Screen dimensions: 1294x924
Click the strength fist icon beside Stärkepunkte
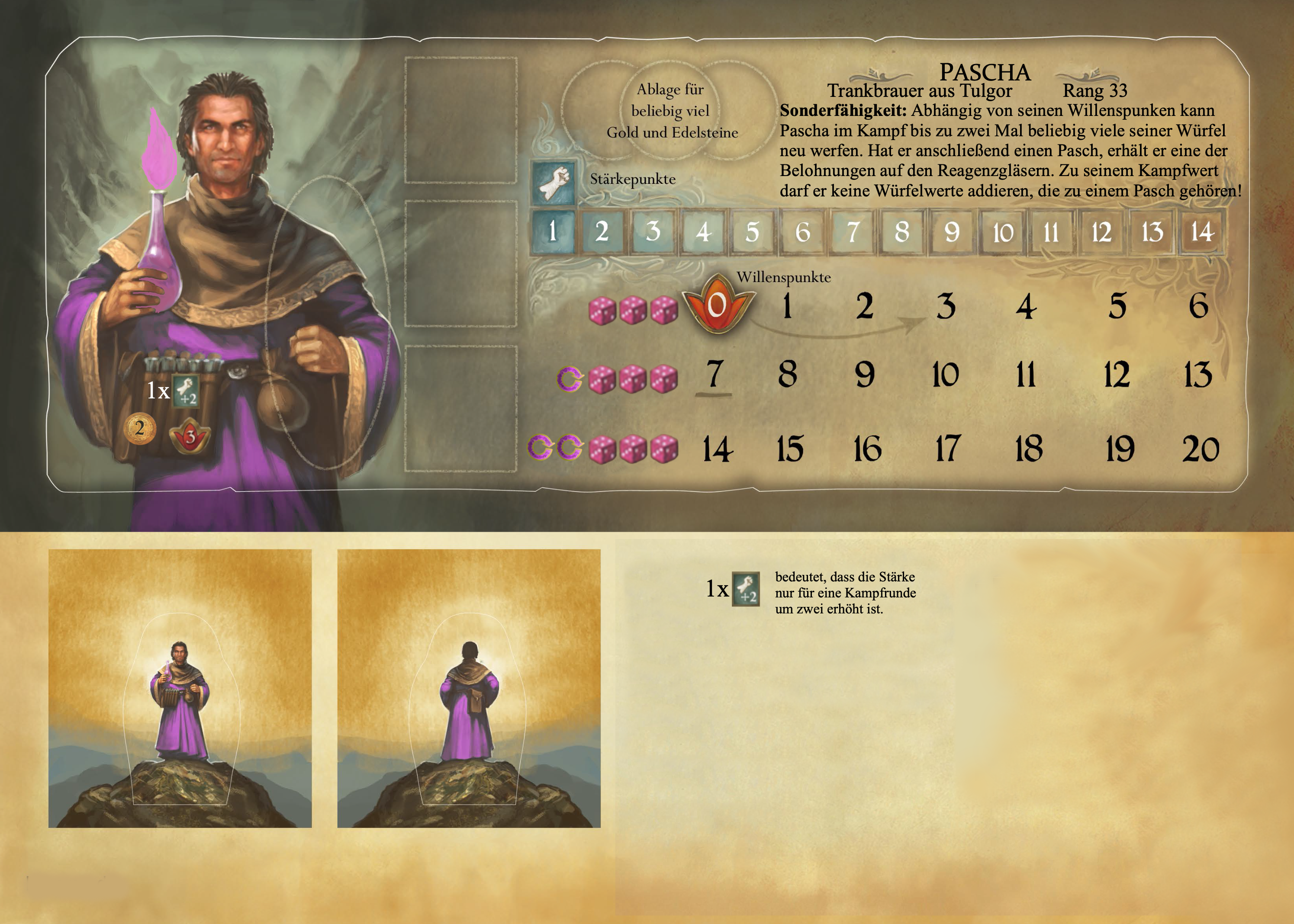553,182
